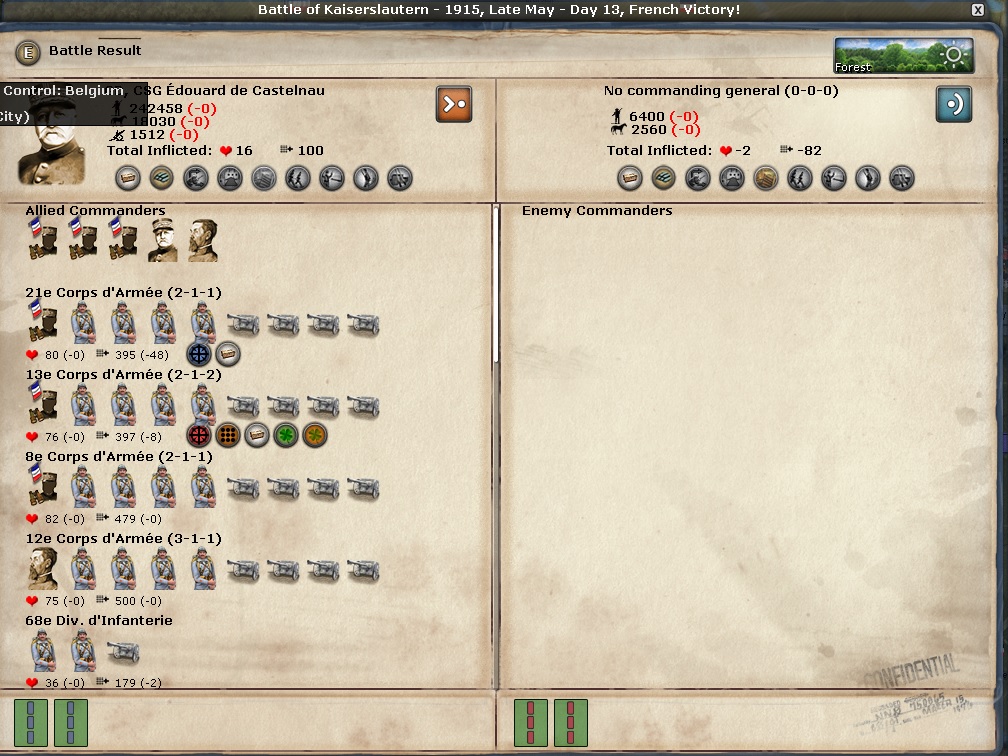Select the 21e Corps first artillery piece
Screen dimensions: 1008x756
click(243, 324)
